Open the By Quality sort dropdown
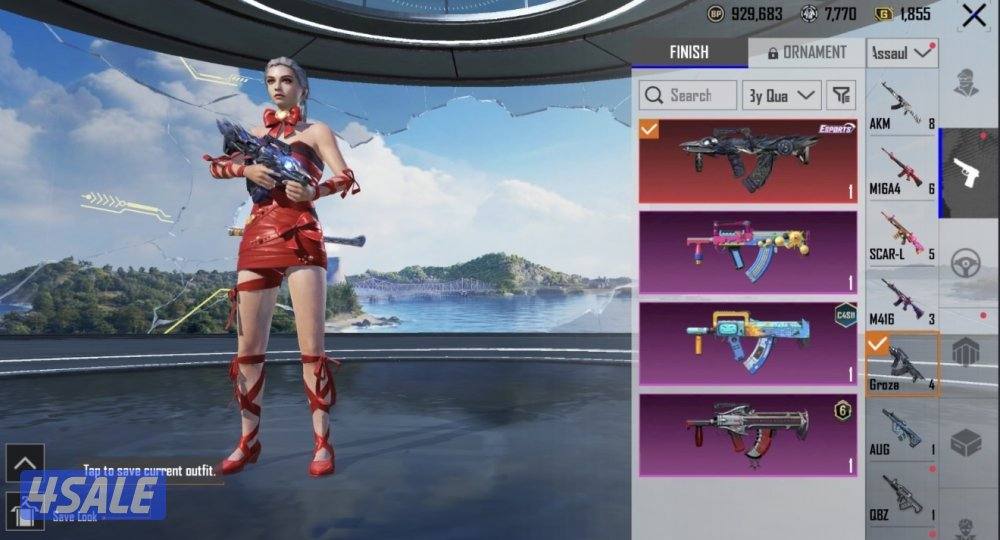The width and height of the screenshot is (1000, 540). pos(781,96)
